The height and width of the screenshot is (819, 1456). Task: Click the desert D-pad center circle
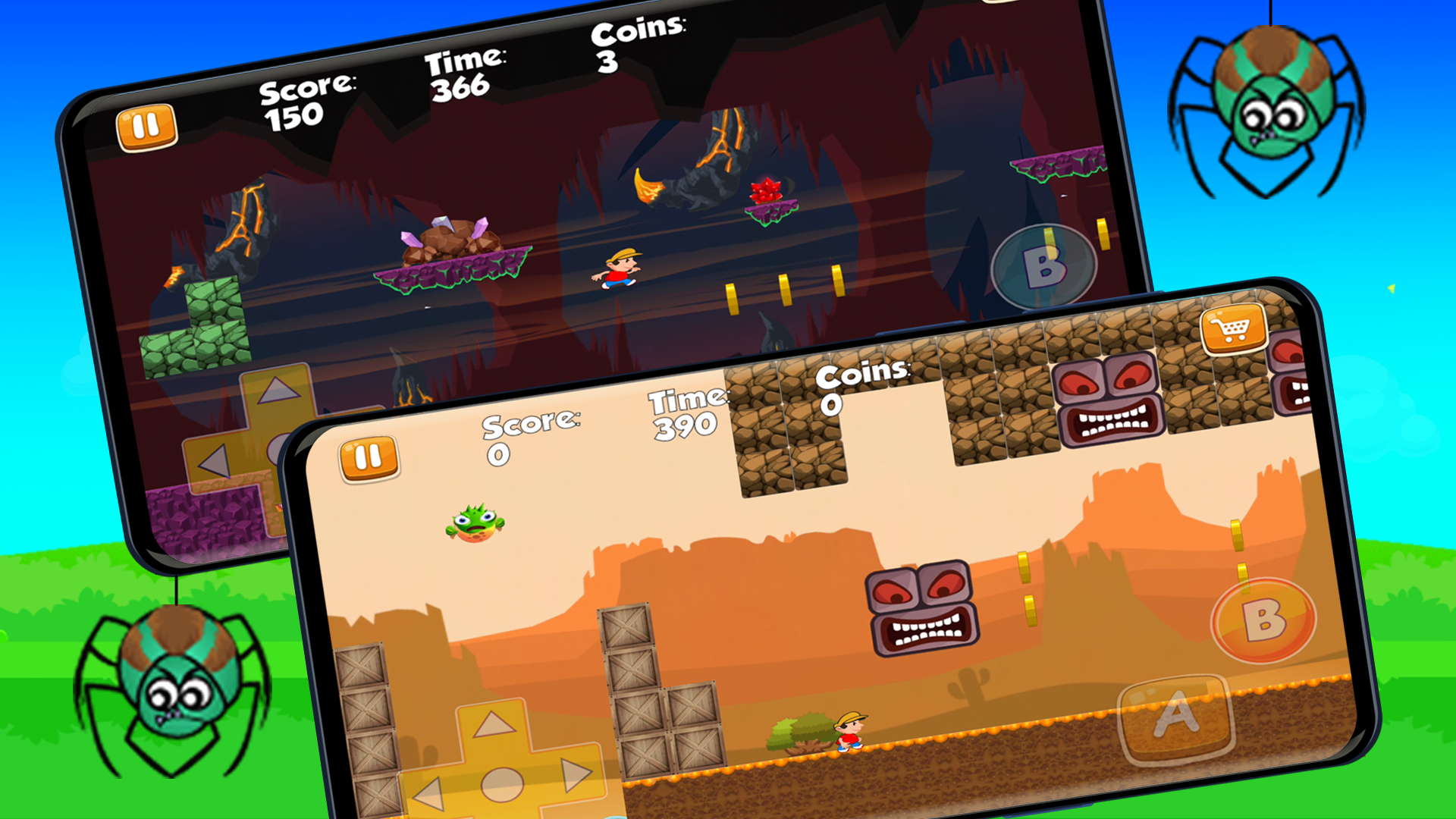pyautogui.click(x=501, y=784)
